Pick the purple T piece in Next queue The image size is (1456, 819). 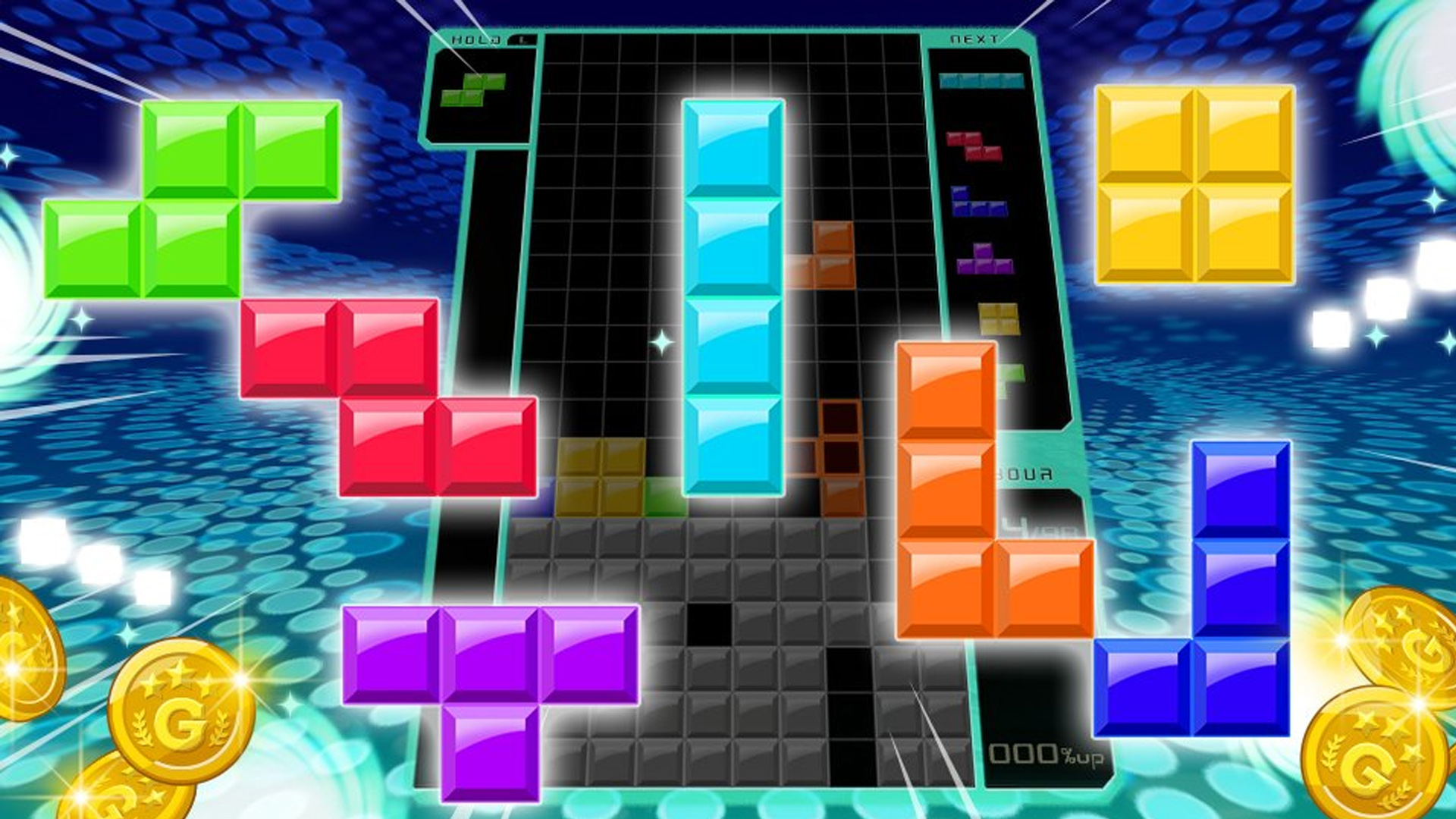click(985, 261)
